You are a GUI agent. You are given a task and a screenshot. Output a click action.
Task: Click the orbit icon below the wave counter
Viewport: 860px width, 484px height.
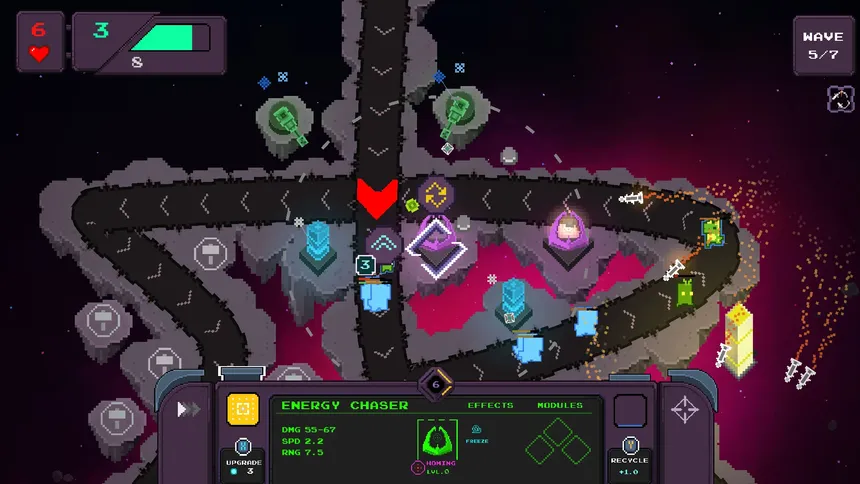(840, 99)
